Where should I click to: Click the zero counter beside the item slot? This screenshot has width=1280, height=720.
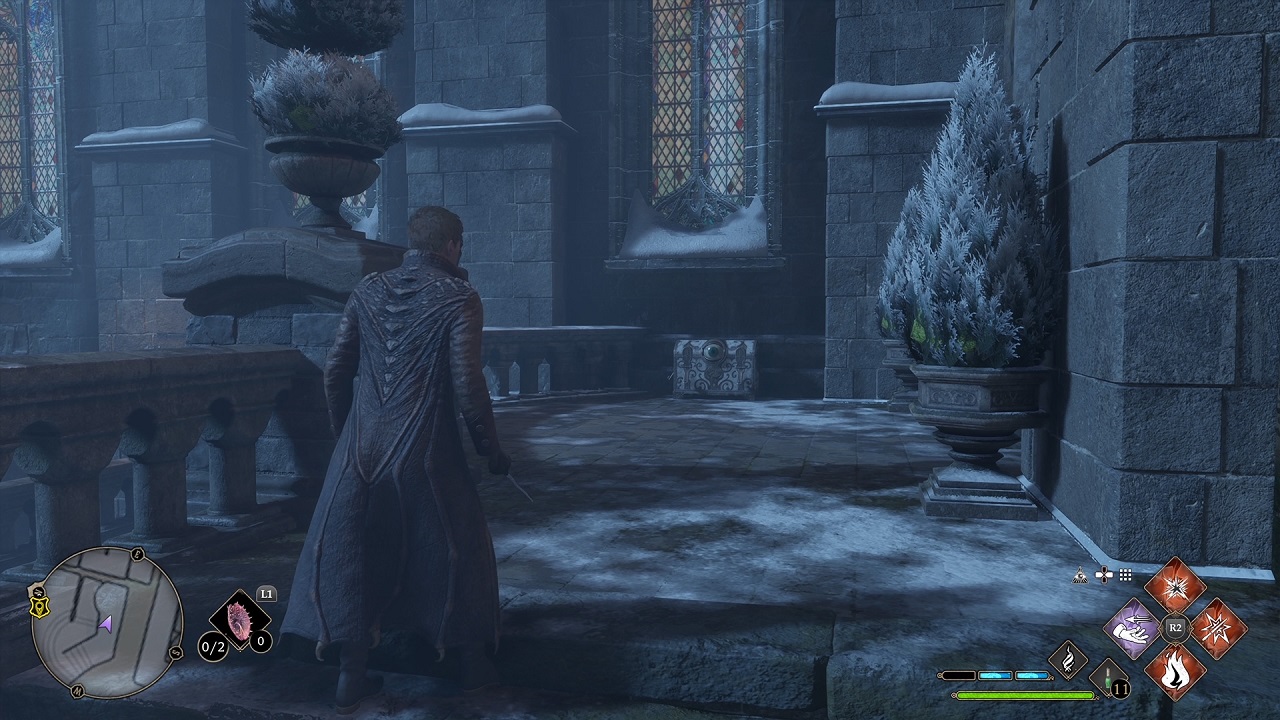click(260, 641)
